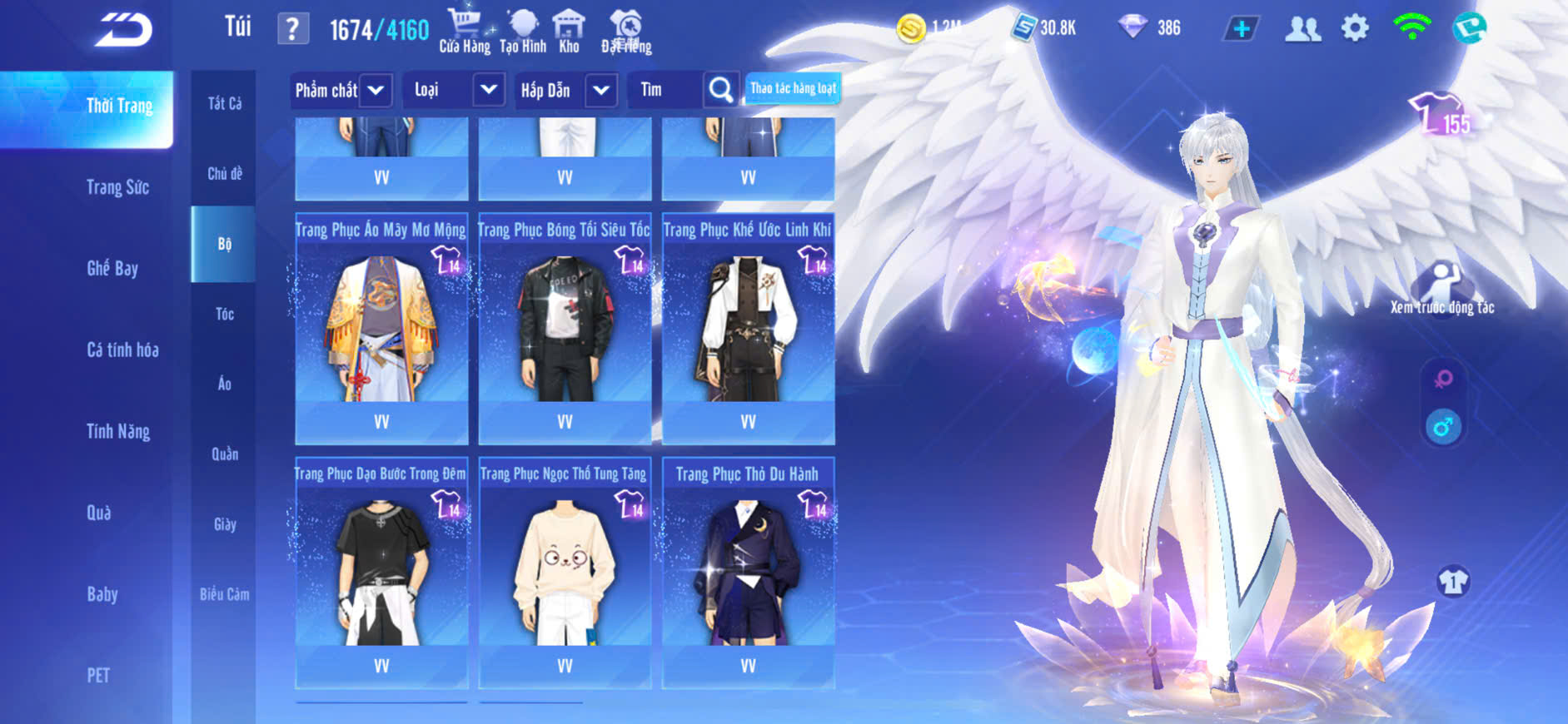Image resolution: width=1568 pixels, height=724 pixels.
Task: Click the magnifying glass search button
Action: (720, 90)
